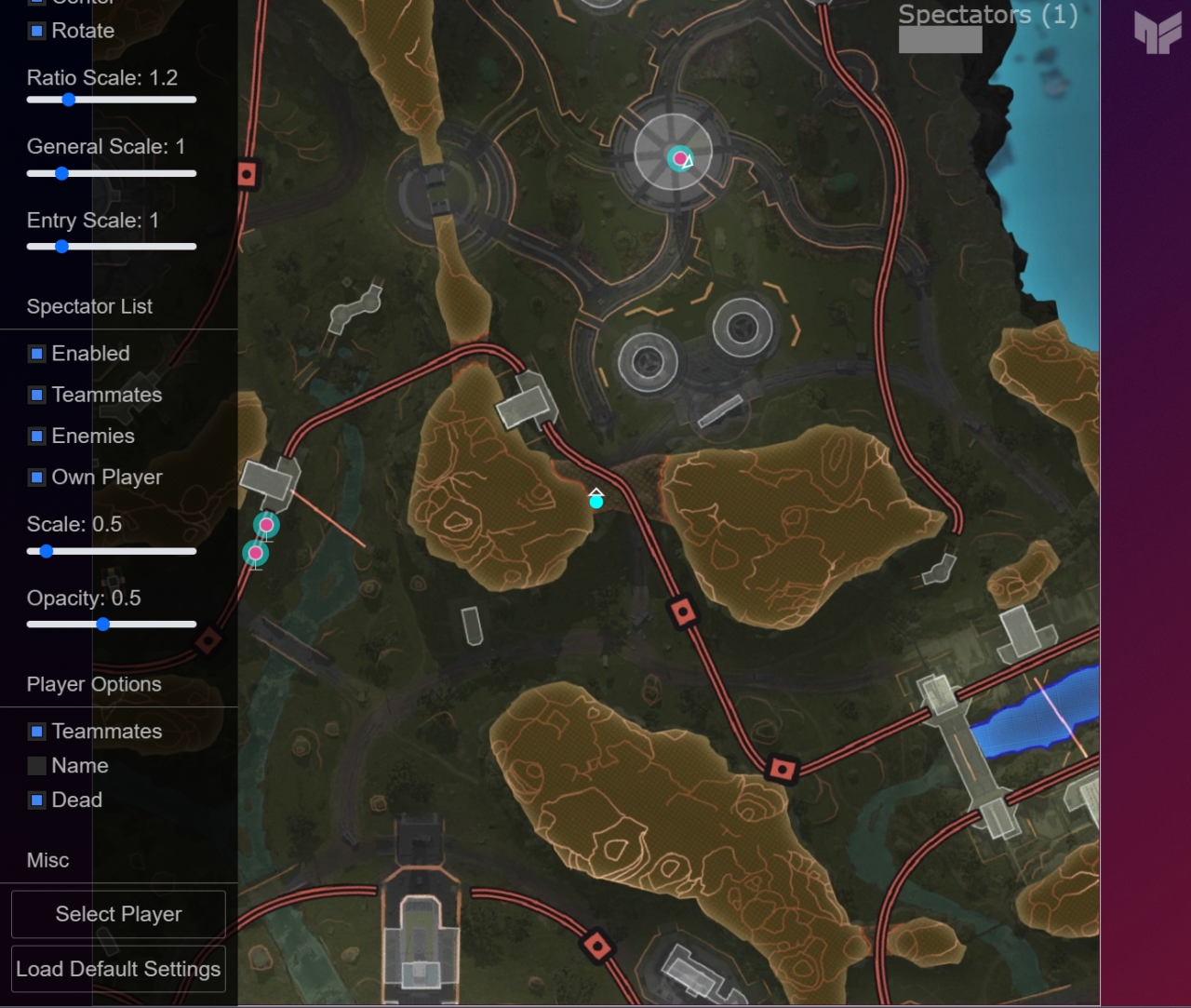Image resolution: width=1191 pixels, height=1008 pixels.
Task: Select the spectator entry under Spectators (1)
Action: pos(940,39)
